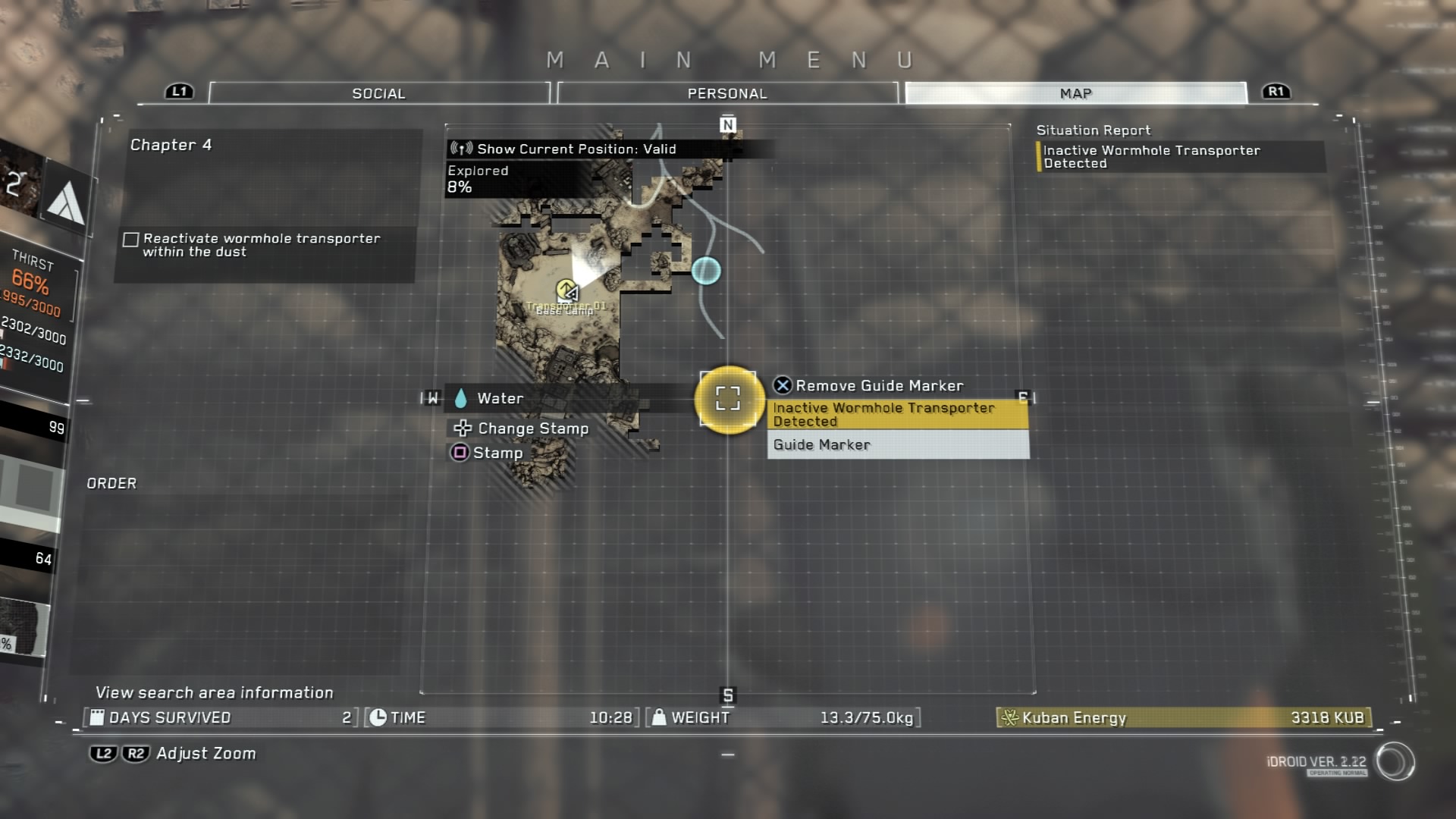Select the reactivate wormhole transporter objective
The height and width of the screenshot is (819, 1456).
click(262, 245)
